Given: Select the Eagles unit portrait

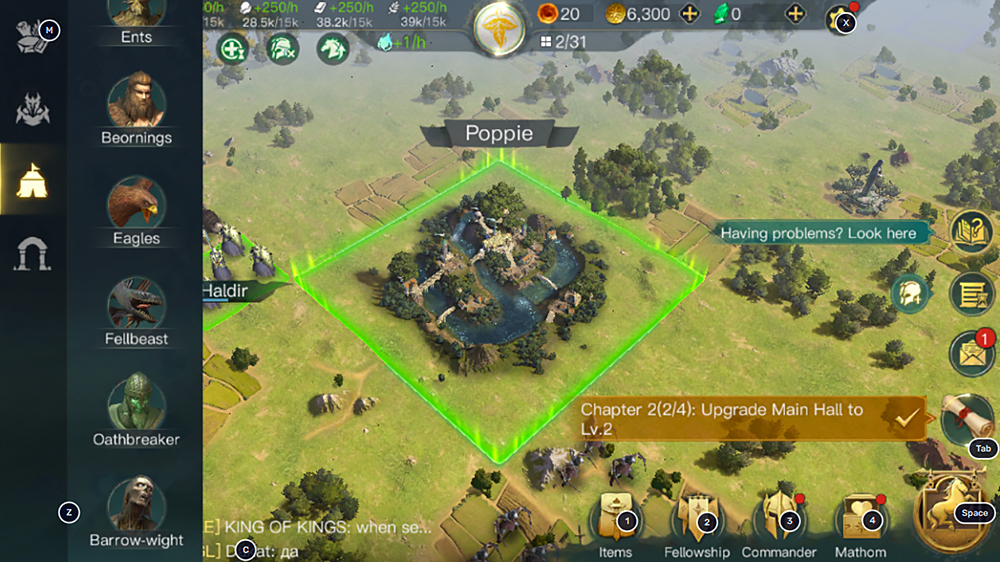Looking at the screenshot, I should click(x=136, y=202).
